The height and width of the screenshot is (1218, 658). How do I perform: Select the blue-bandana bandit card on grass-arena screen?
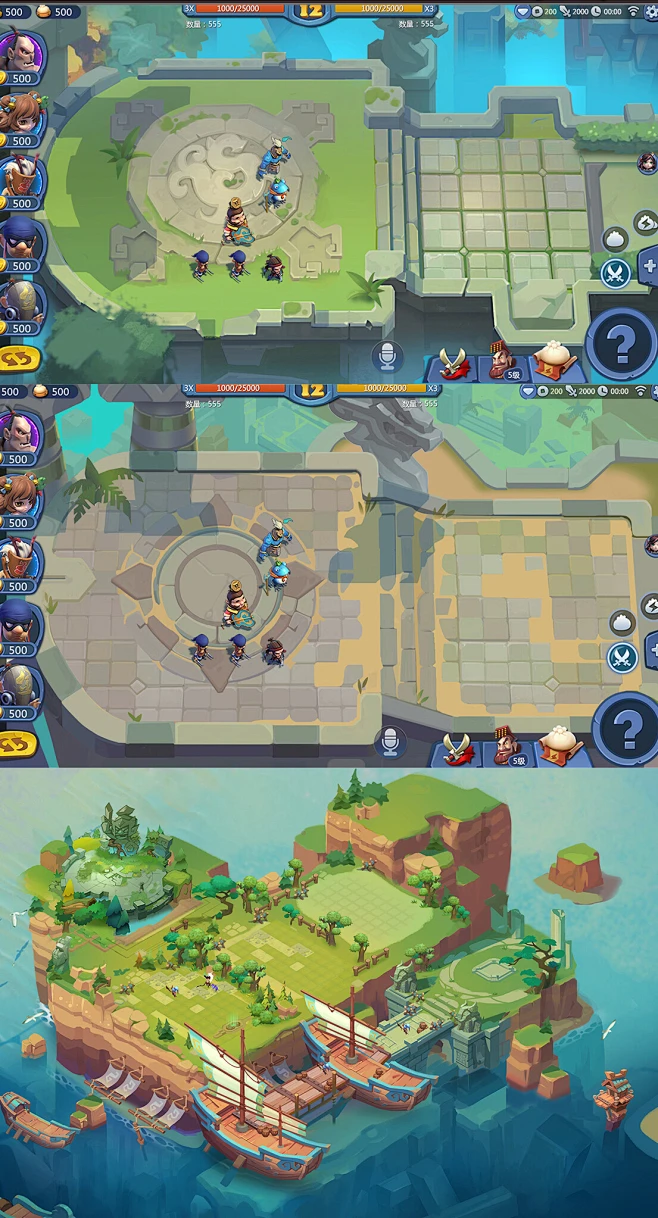click(18, 238)
